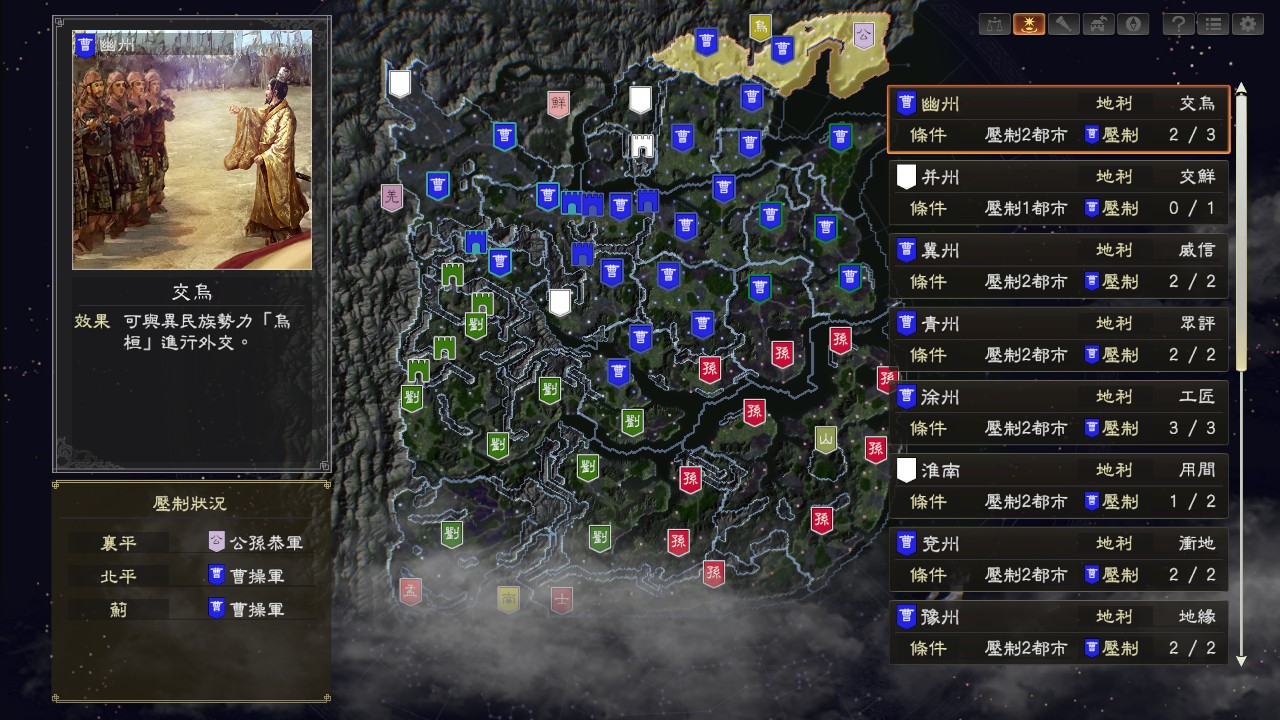Click the scales icon on the top toolbar

click(993, 24)
